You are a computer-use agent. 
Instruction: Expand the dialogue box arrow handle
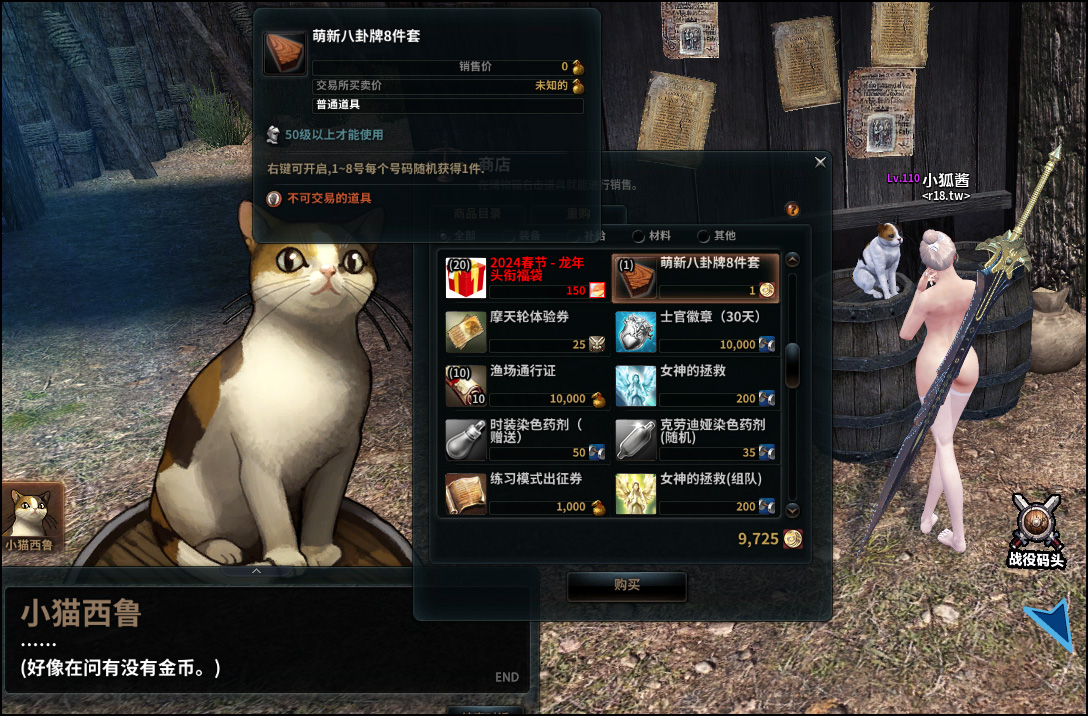tap(257, 571)
